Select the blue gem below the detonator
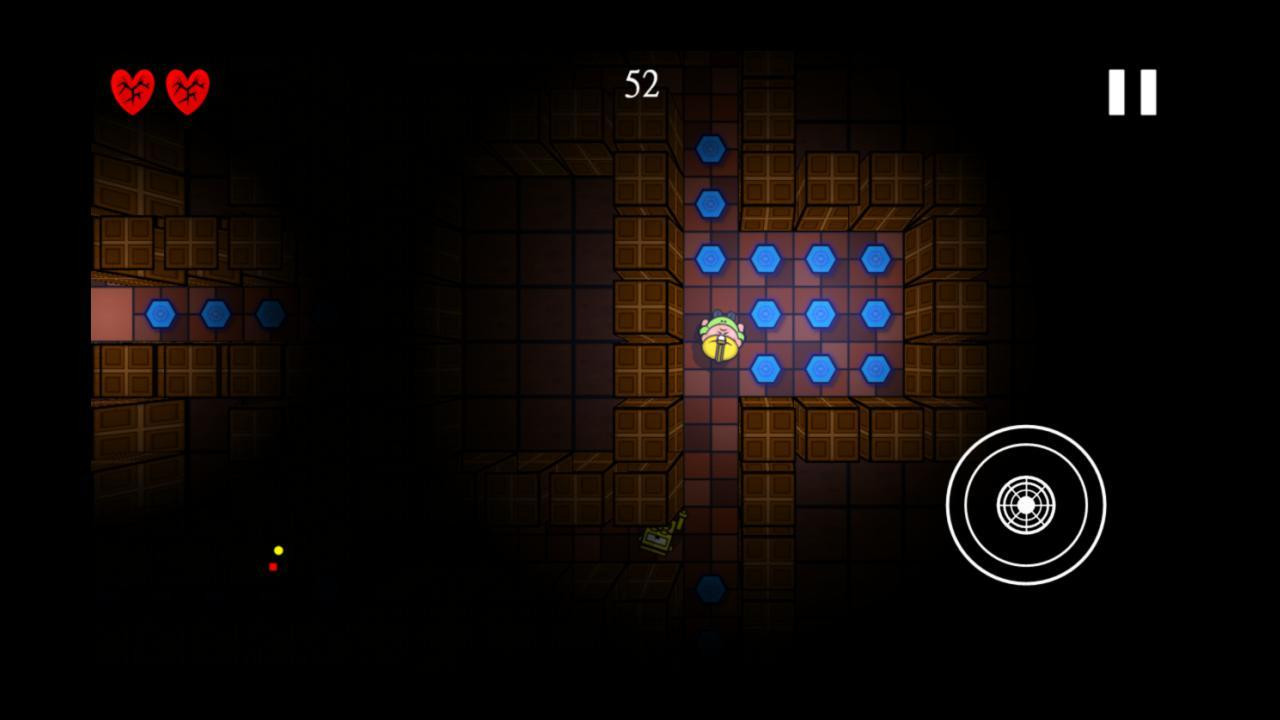The image size is (1280, 720). coord(710,590)
